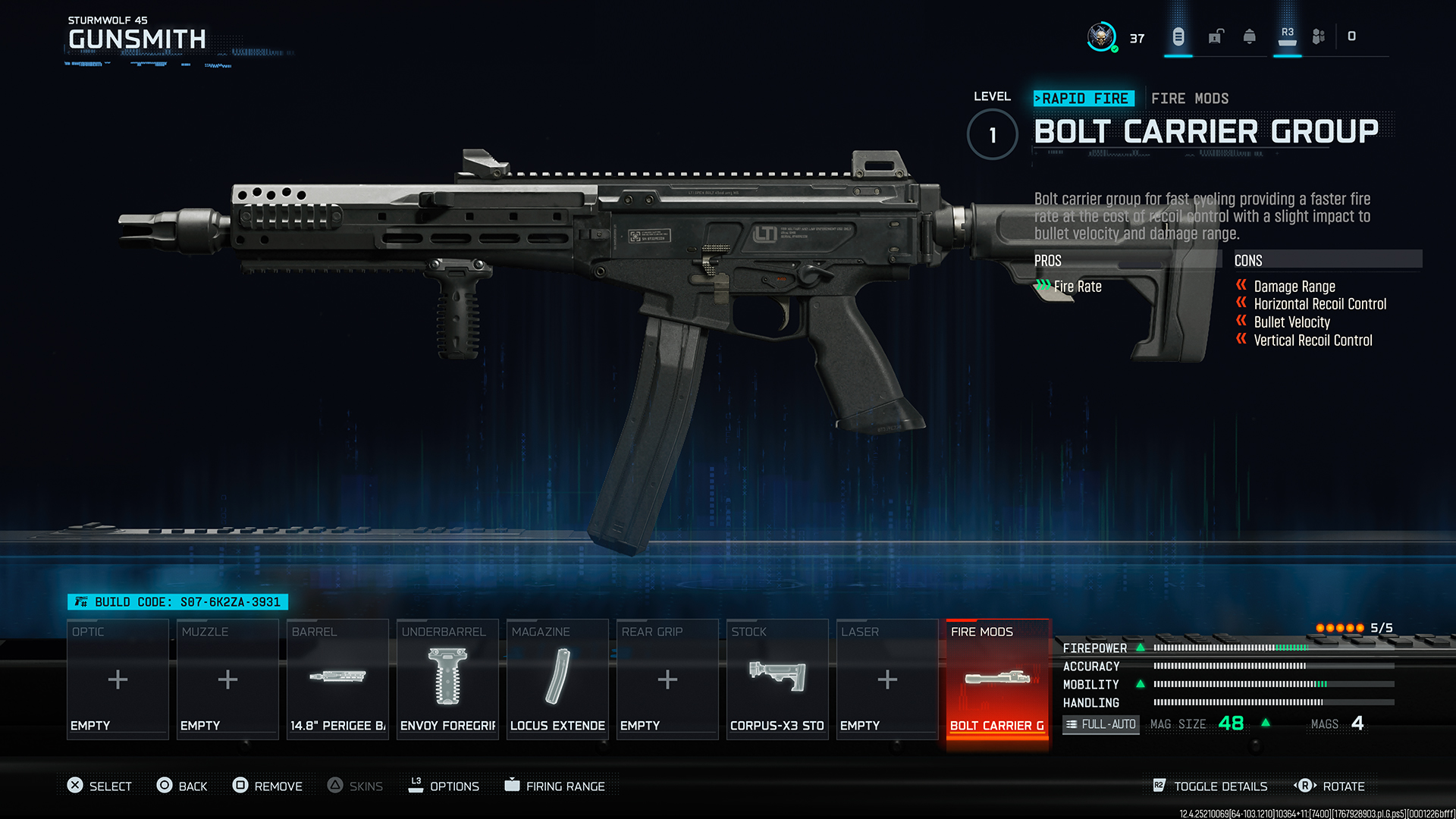The width and height of the screenshot is (1456, 819).
Task: Select the Laser attachment slot
Action: 886,679
